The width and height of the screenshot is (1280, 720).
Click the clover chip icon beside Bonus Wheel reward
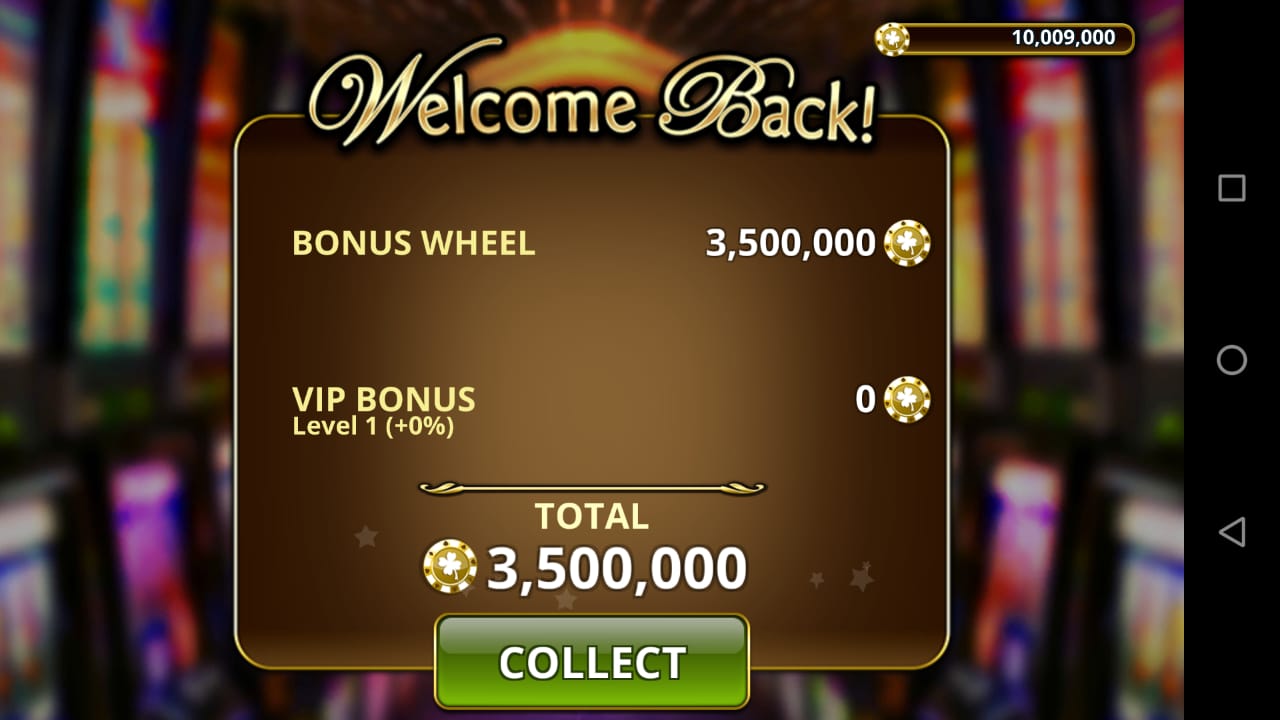(x=908, y=243)
